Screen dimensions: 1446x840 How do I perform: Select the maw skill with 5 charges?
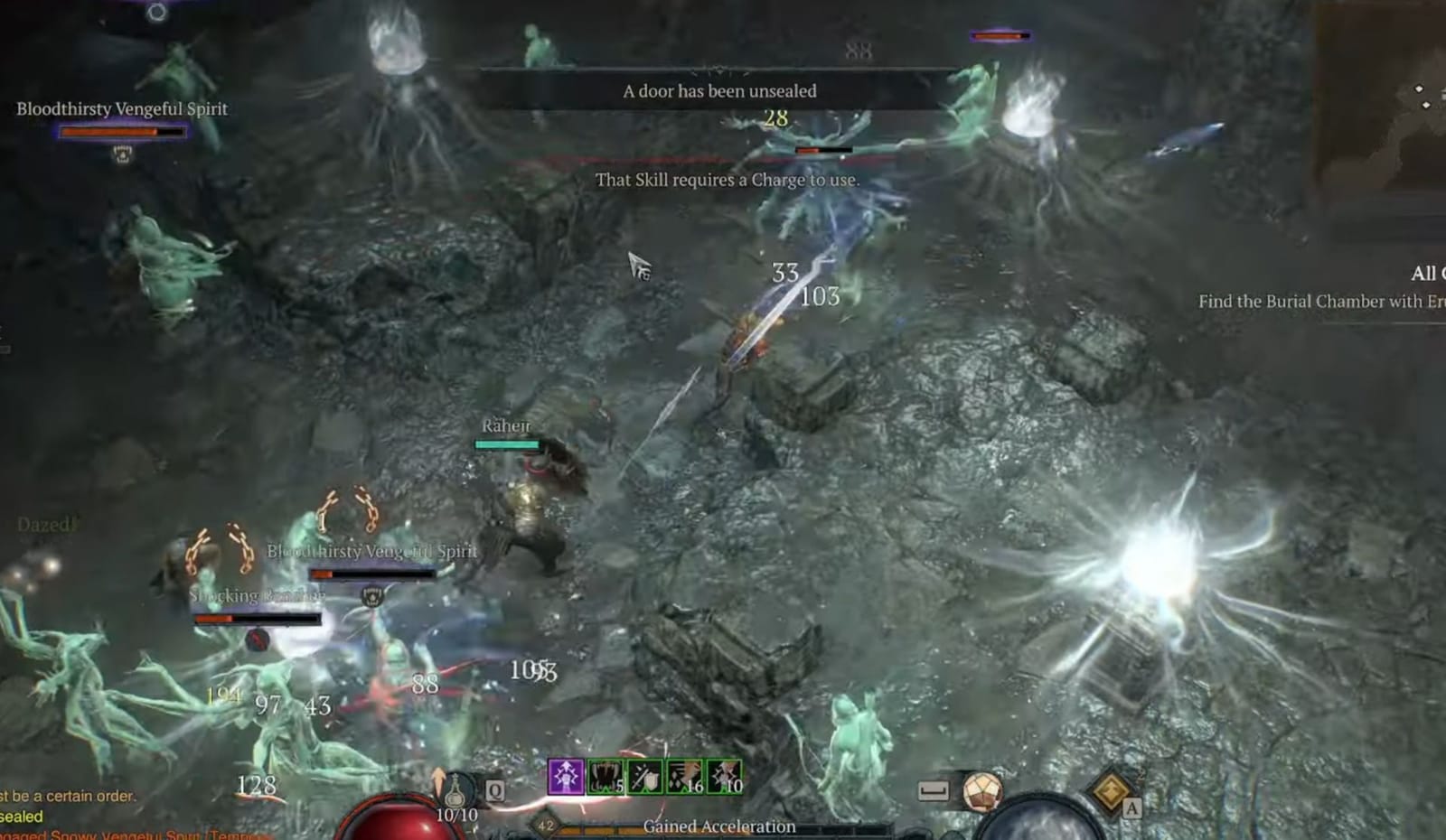[x=604, y=777]
